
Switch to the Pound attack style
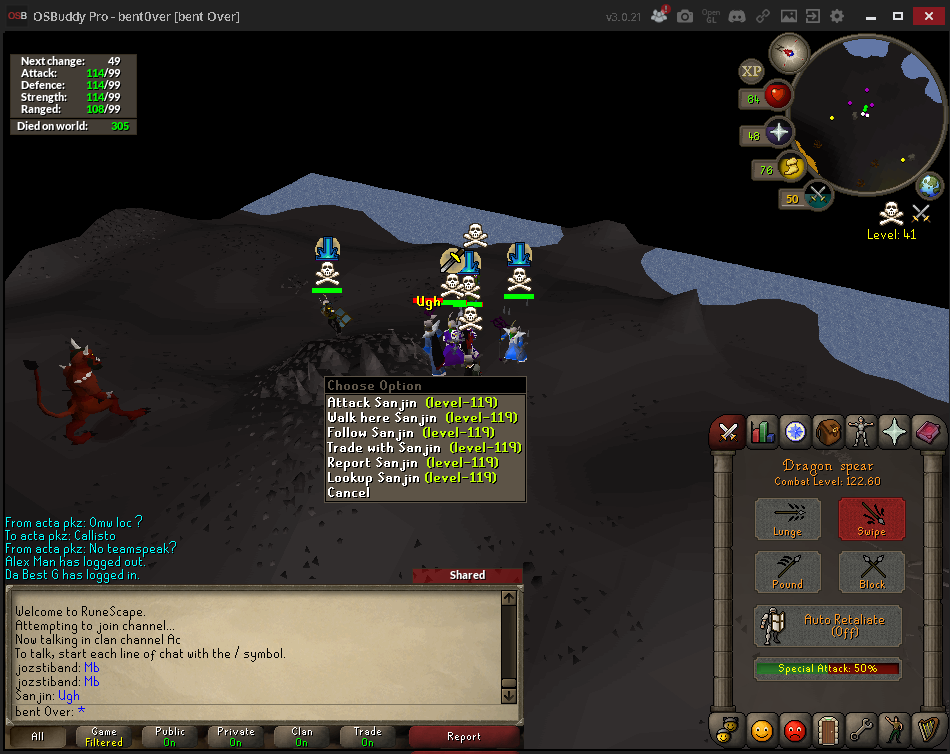pyautogui.click(x=787, y=572)
